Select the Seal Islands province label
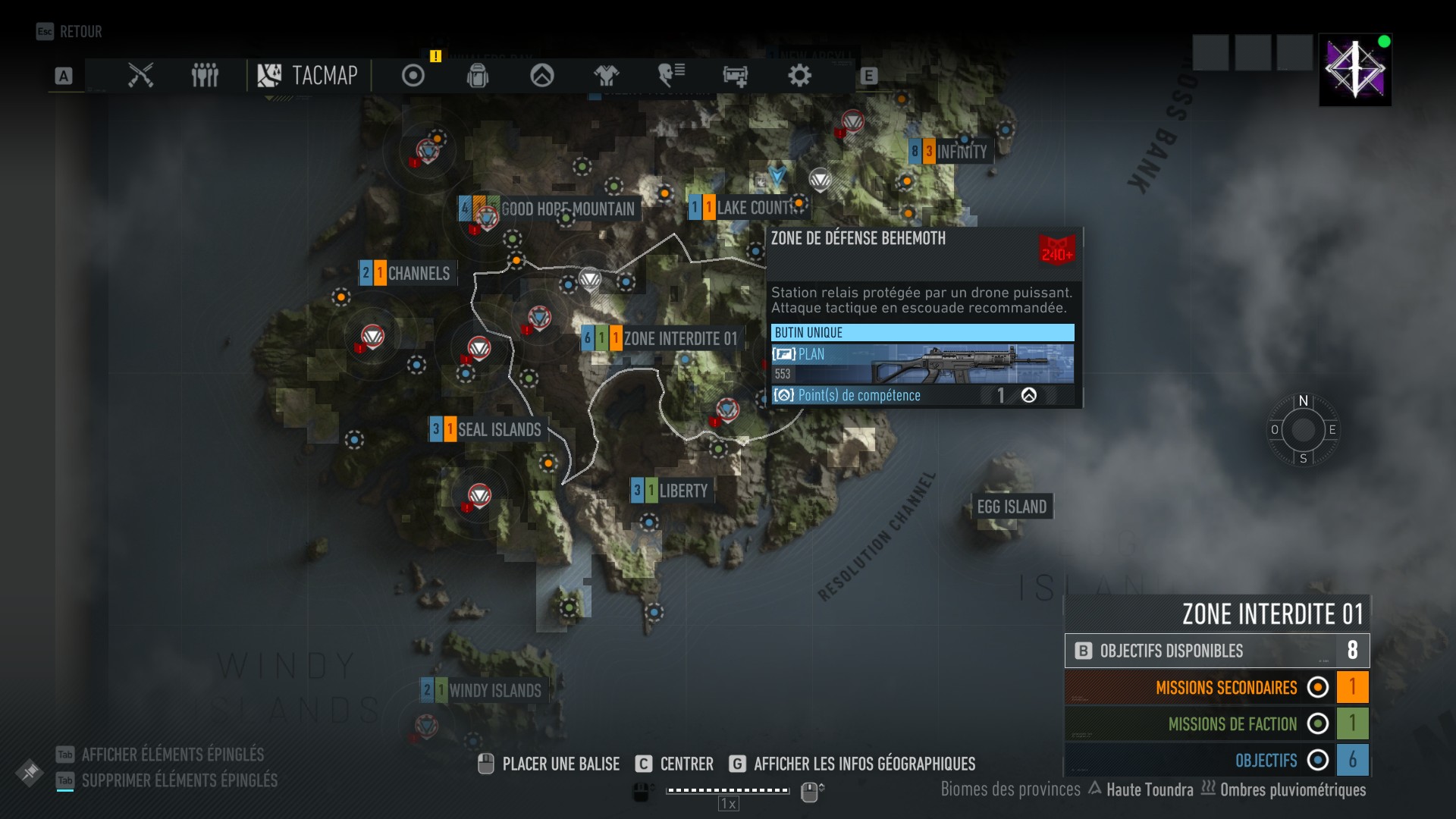Screen dimensions: 1456x819 click(x=498, y=430)
